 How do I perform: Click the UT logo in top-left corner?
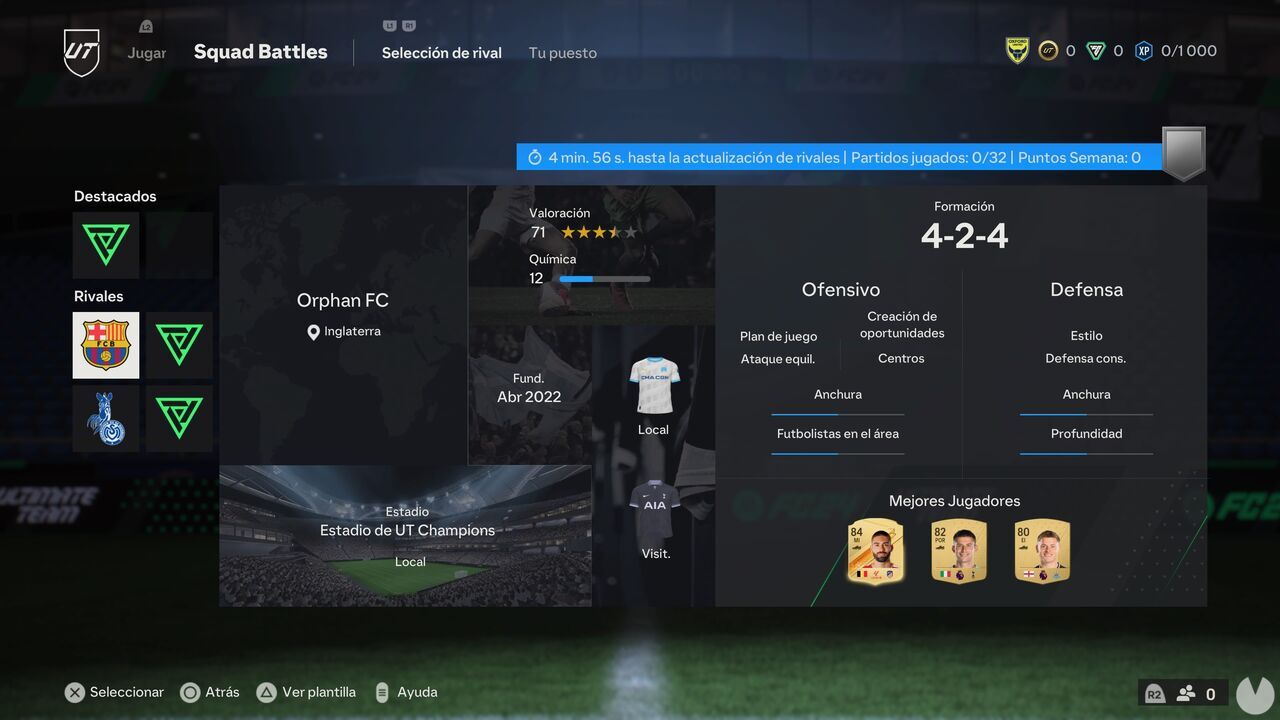pyautogui.click(x=80, y=51)
